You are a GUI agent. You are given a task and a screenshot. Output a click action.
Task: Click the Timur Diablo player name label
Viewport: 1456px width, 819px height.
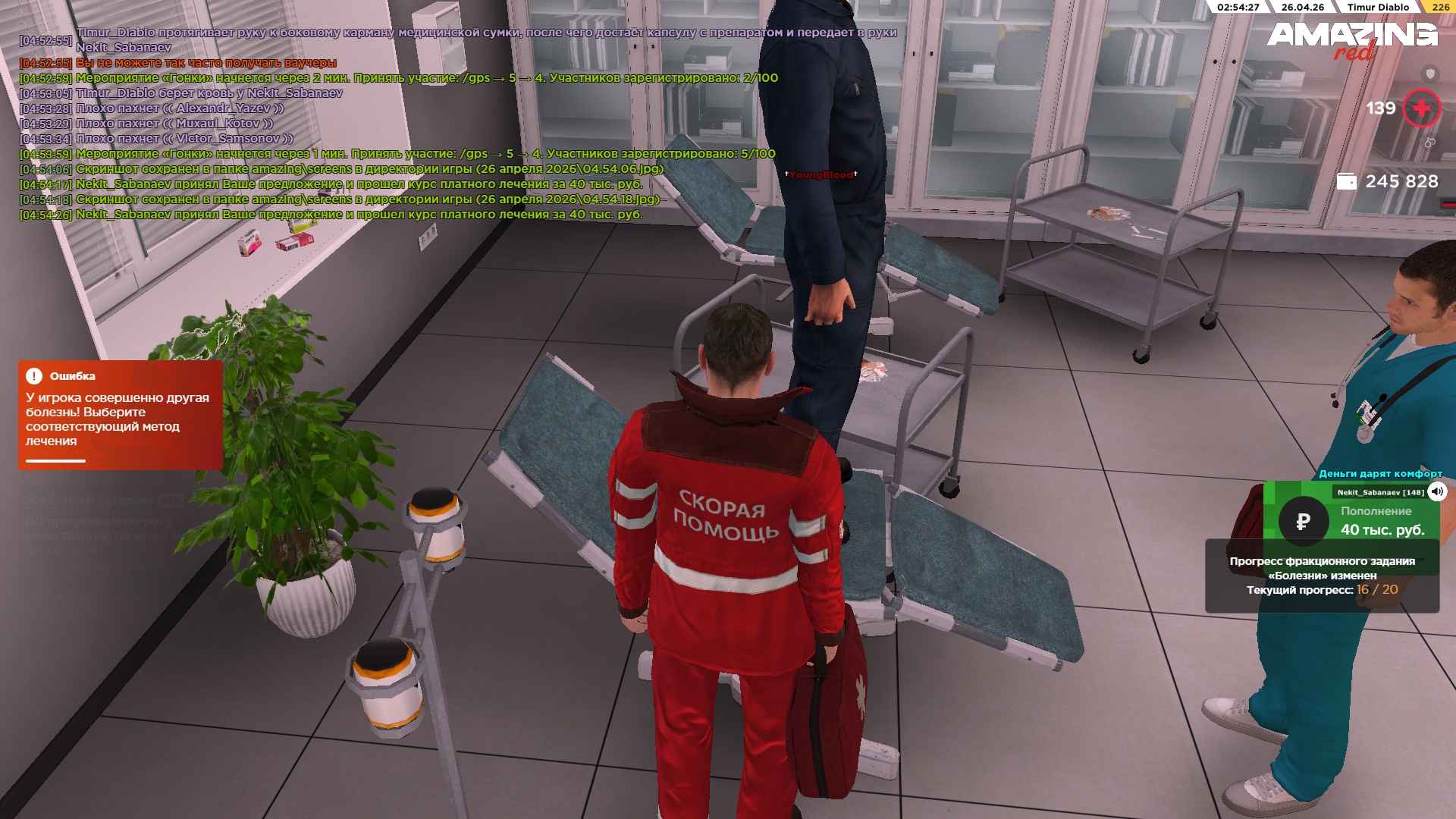click(x=1378, y=7)
